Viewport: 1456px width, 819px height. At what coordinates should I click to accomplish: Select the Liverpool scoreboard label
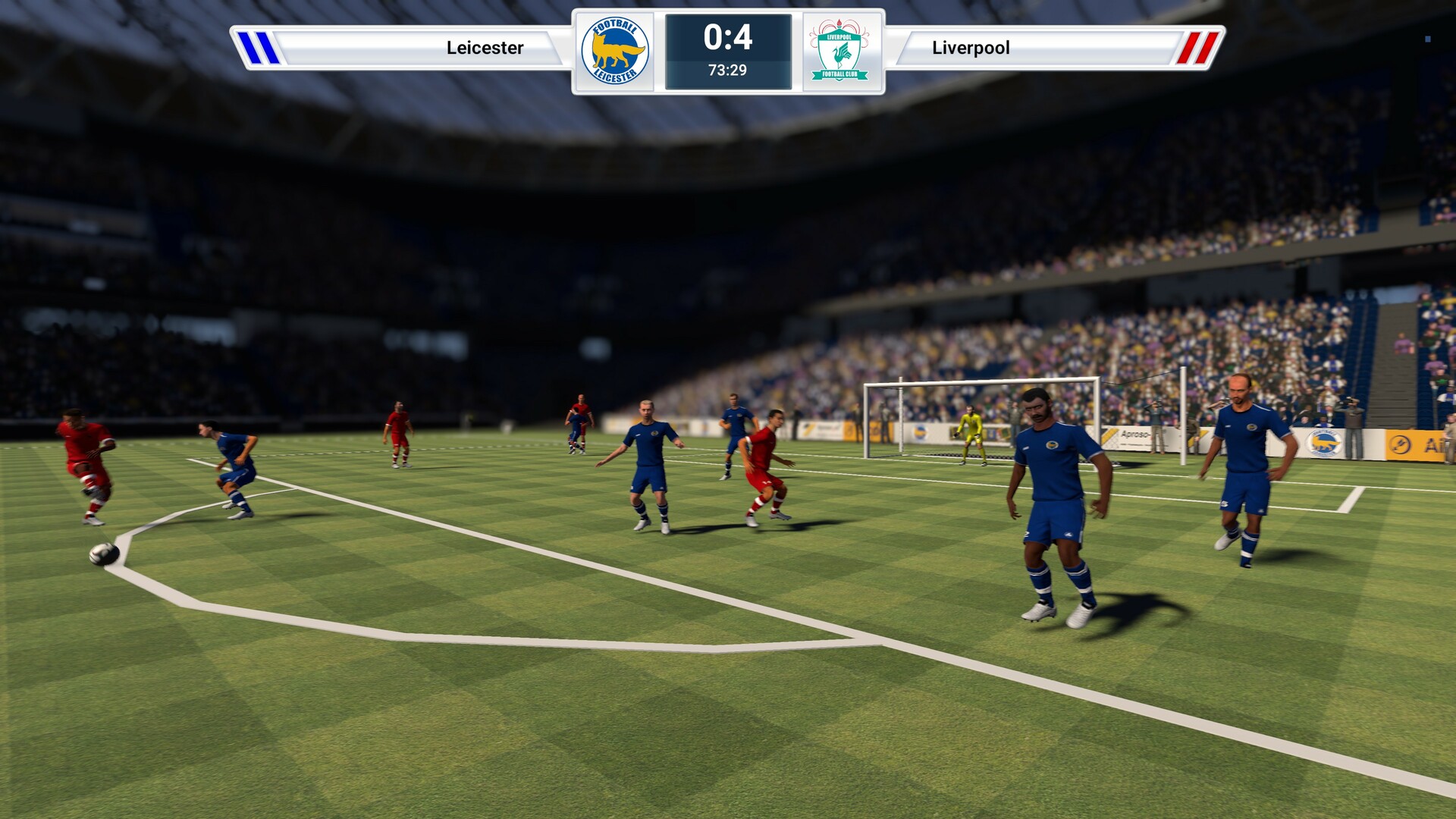click(971, 48)
